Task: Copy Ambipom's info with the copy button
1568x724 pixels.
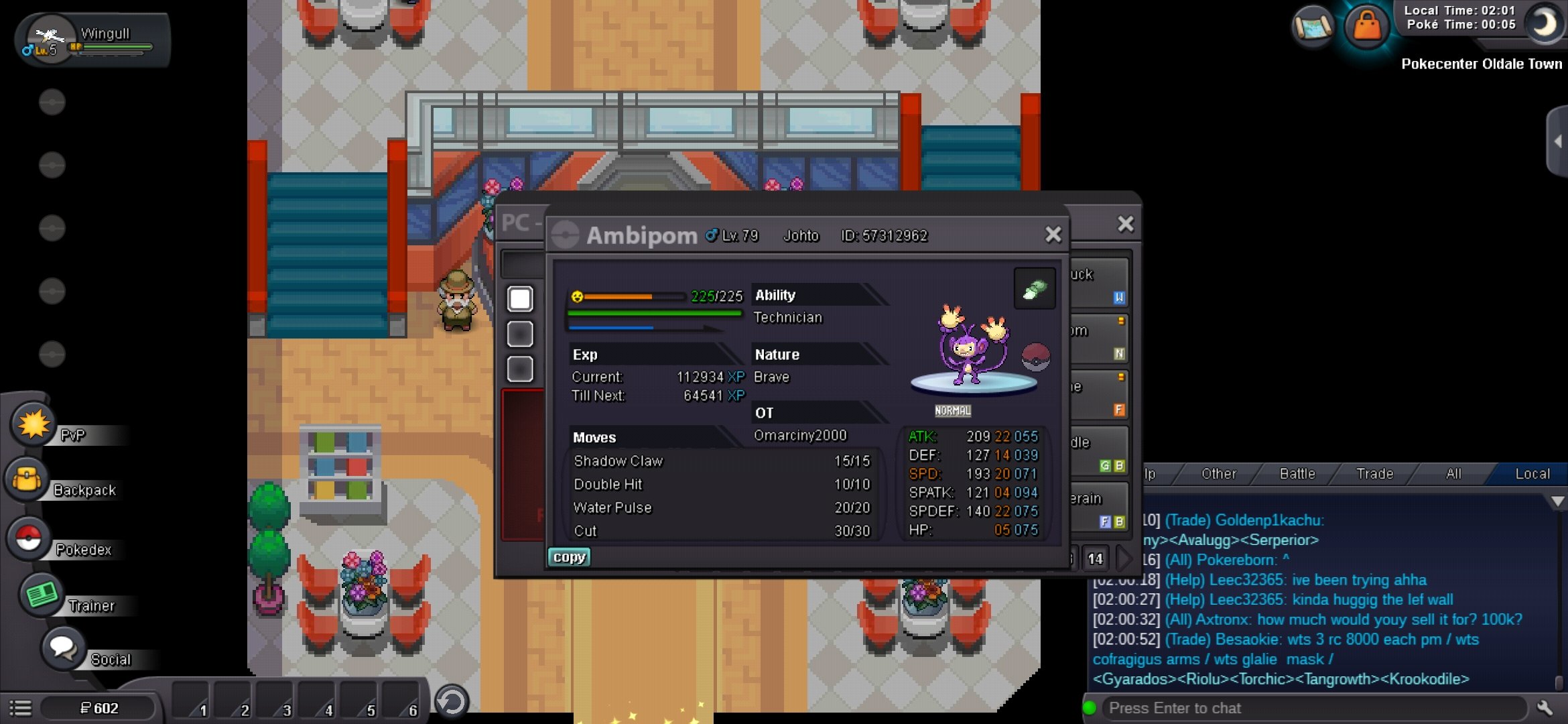Action: (569, 557)
